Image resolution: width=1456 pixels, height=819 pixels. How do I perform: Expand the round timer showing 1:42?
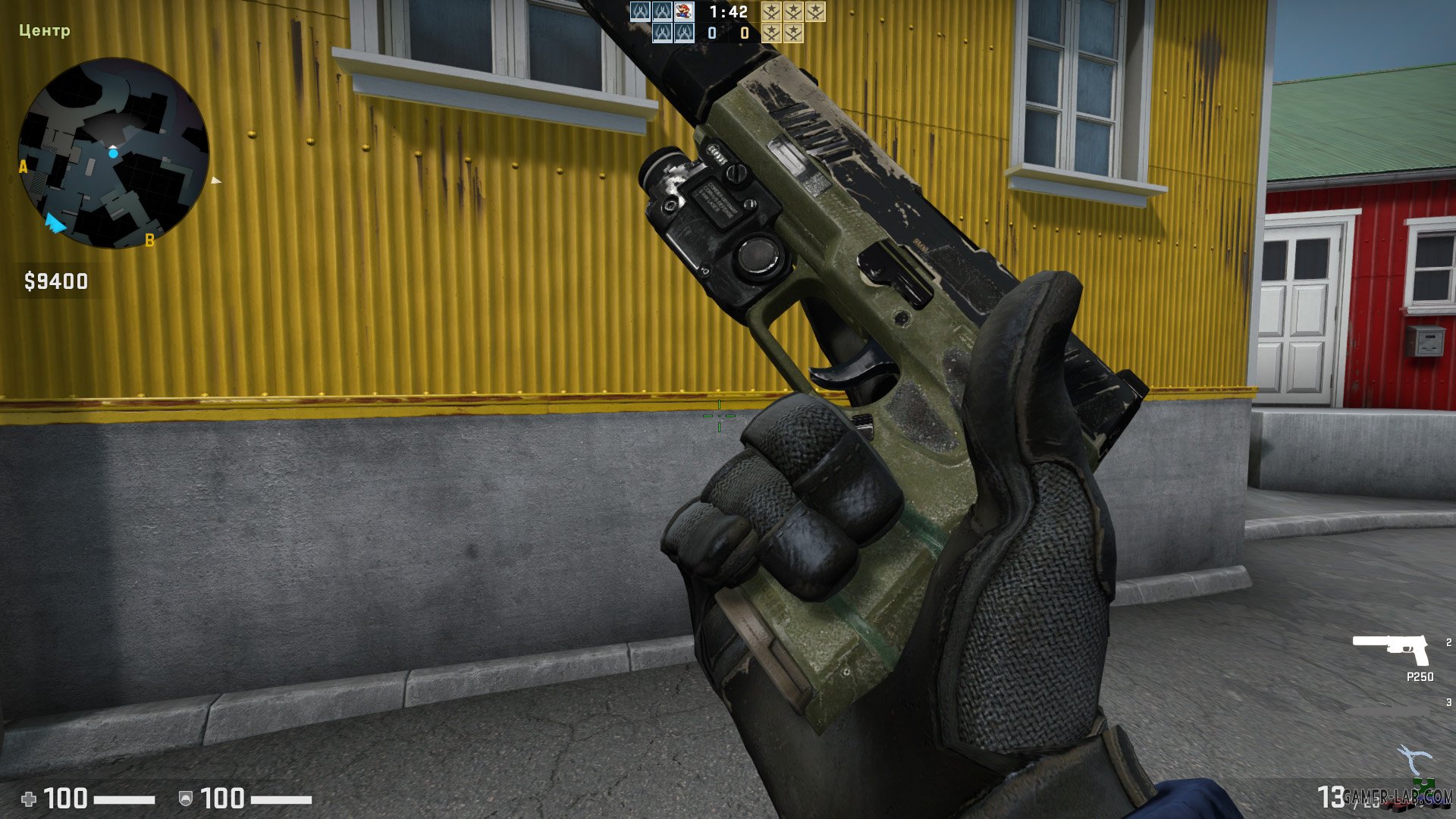728,11
